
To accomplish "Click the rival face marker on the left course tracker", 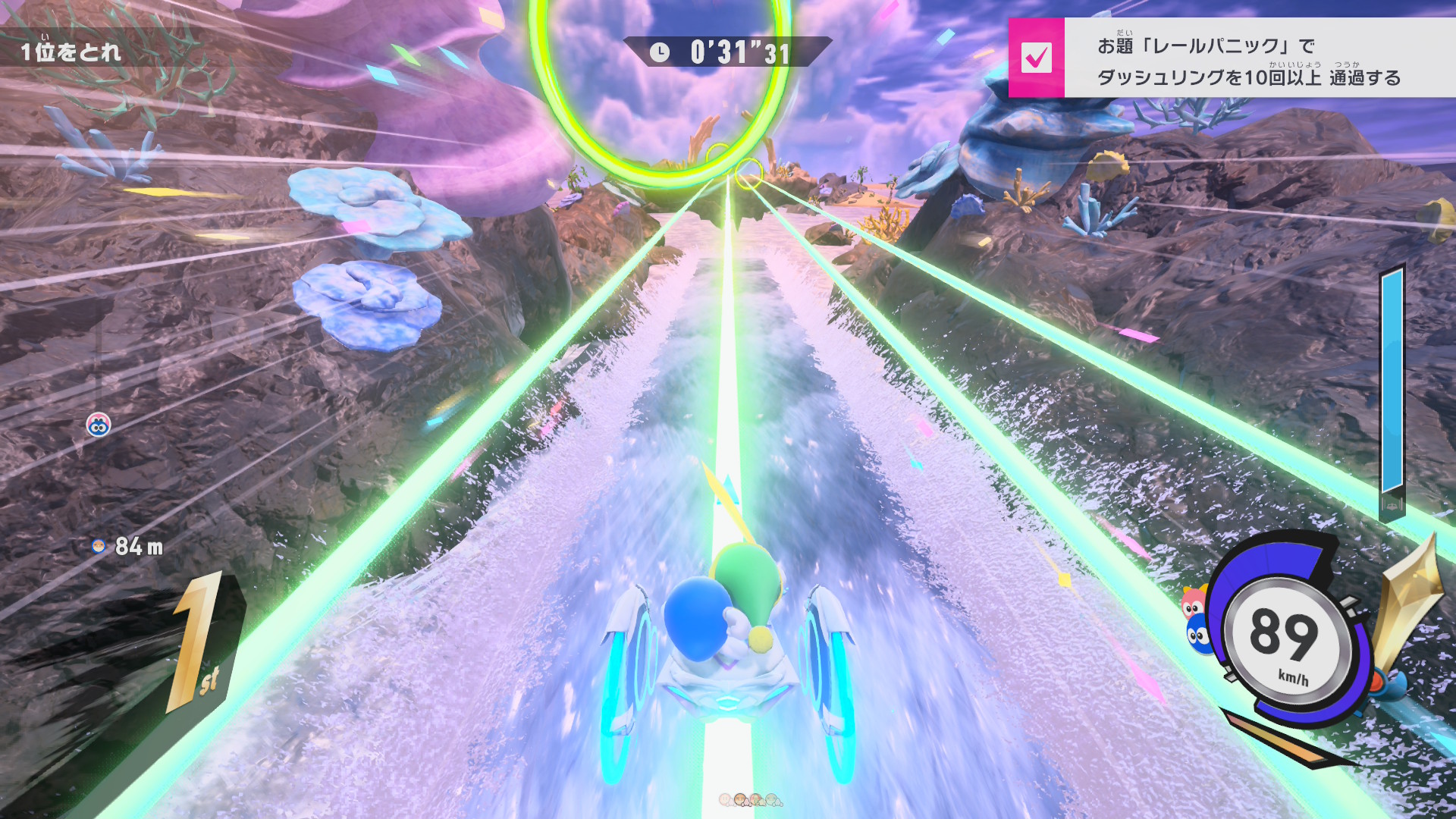I will click(99, 425).
